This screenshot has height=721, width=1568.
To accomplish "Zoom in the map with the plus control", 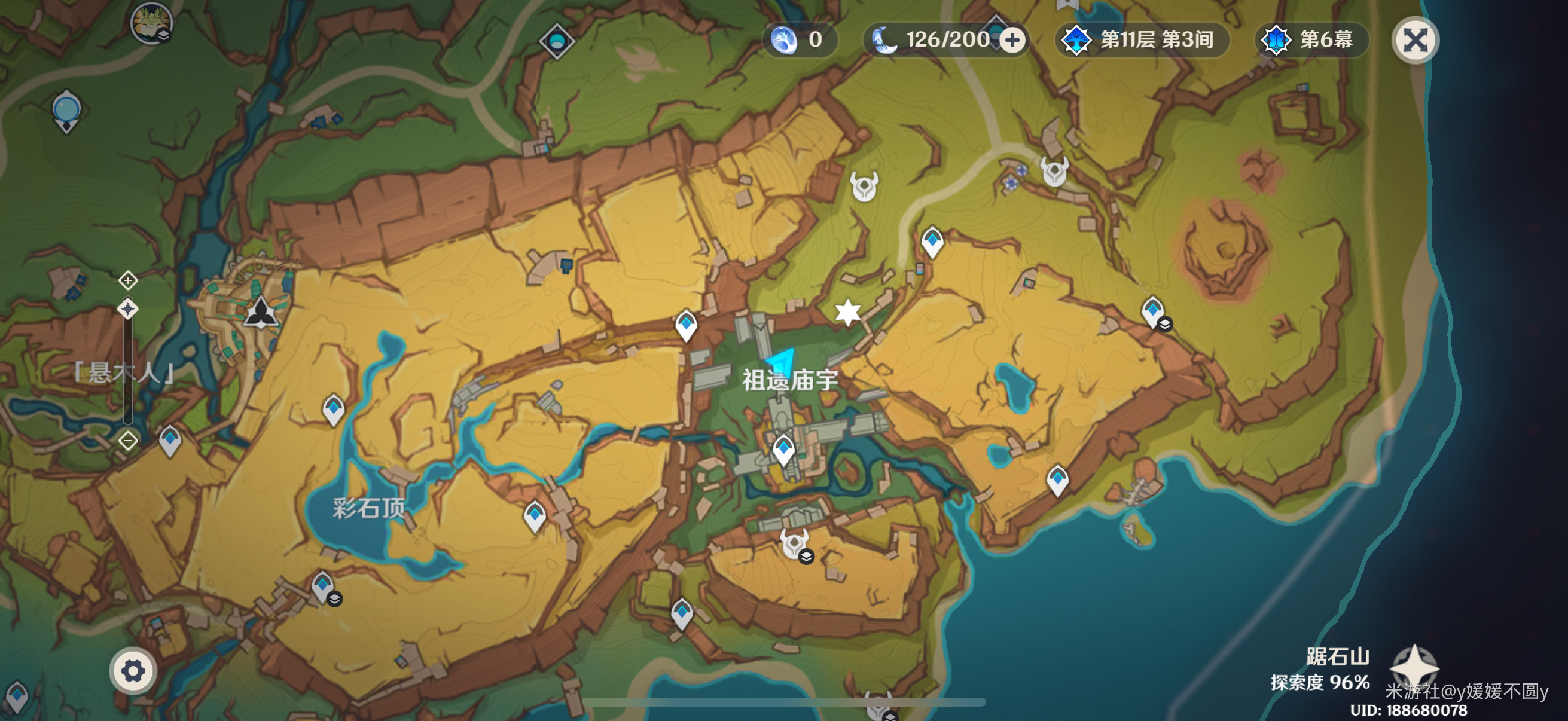I will (x=128, y=280).
